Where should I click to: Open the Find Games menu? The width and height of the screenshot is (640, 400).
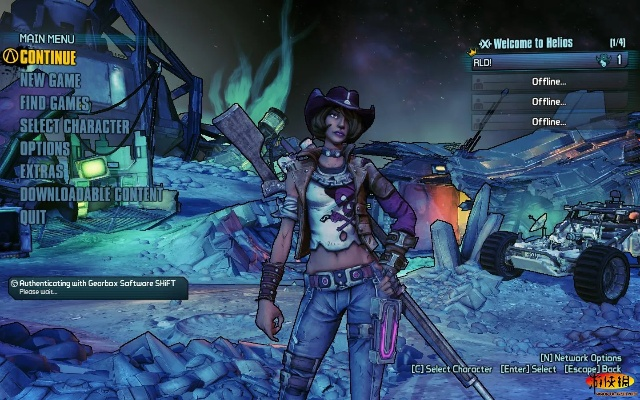[56, 103]
